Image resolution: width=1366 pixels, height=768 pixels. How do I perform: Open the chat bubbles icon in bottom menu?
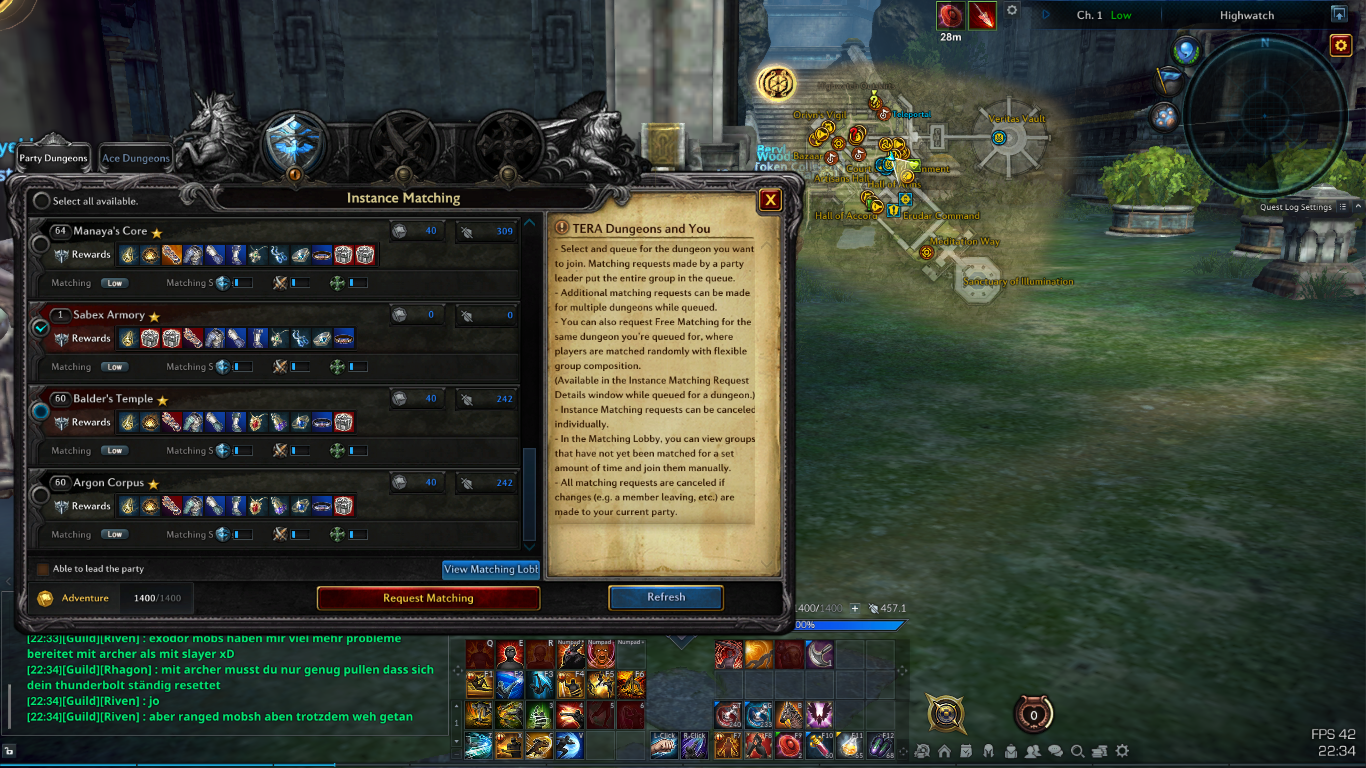(1054, 751)
